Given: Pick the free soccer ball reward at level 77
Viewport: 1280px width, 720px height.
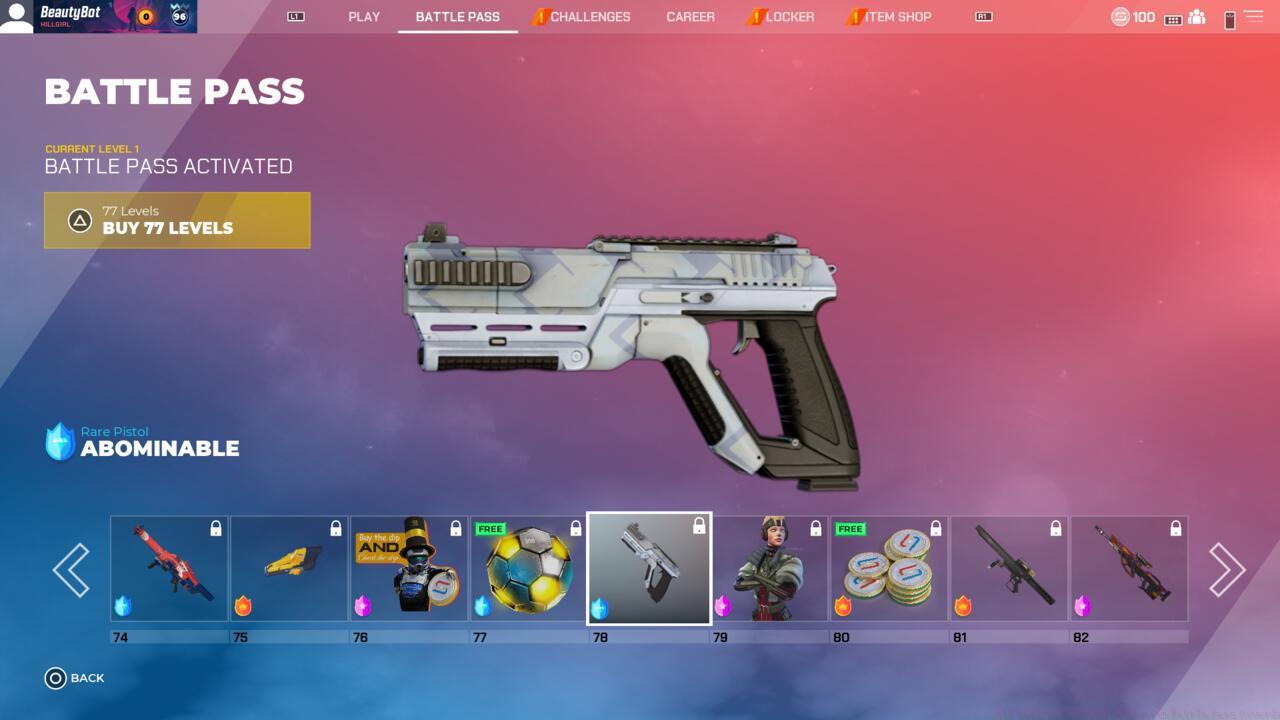Looking at the screenshot, I should click(x=529, y=569).
